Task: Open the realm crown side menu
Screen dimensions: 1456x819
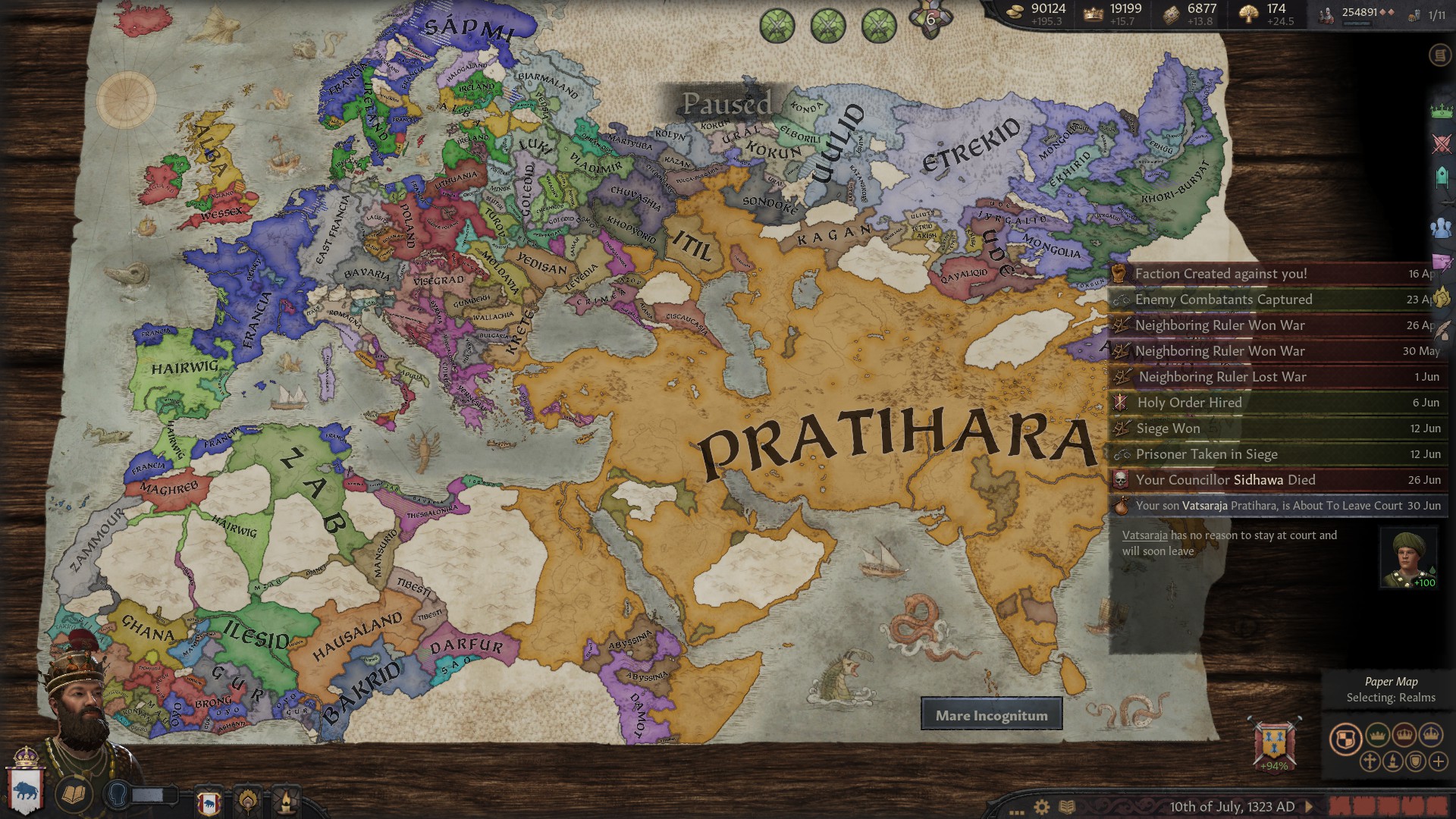Action: [x=1441, y=111]
